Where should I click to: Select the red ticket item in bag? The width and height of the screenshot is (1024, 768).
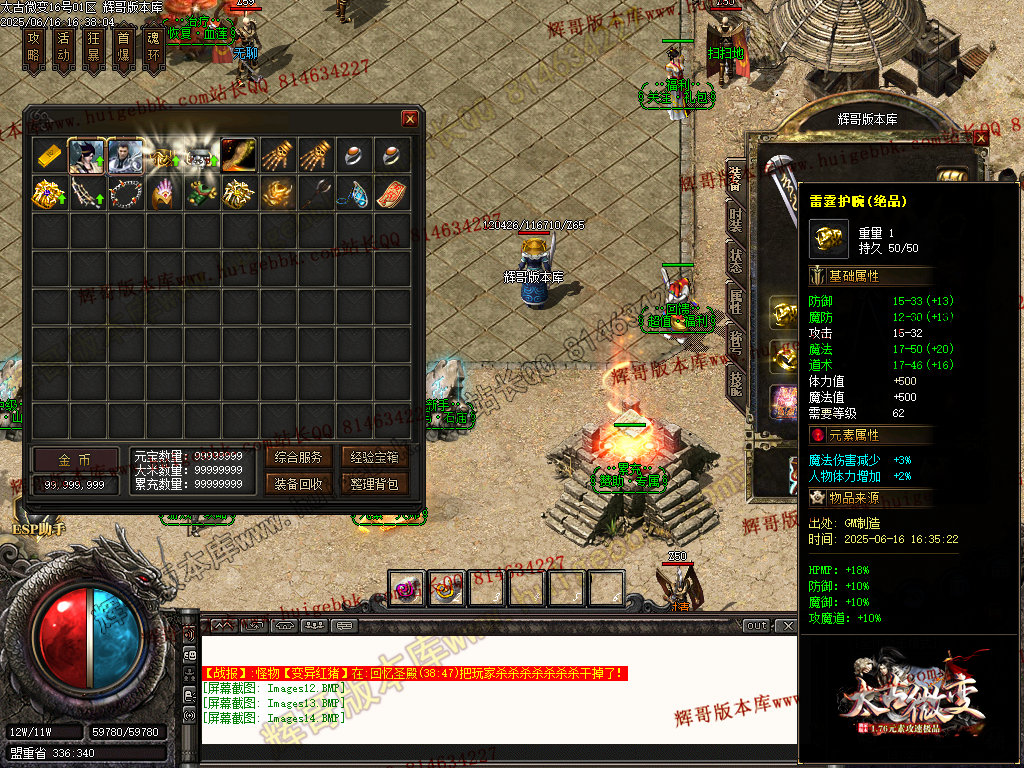(392, 193)
